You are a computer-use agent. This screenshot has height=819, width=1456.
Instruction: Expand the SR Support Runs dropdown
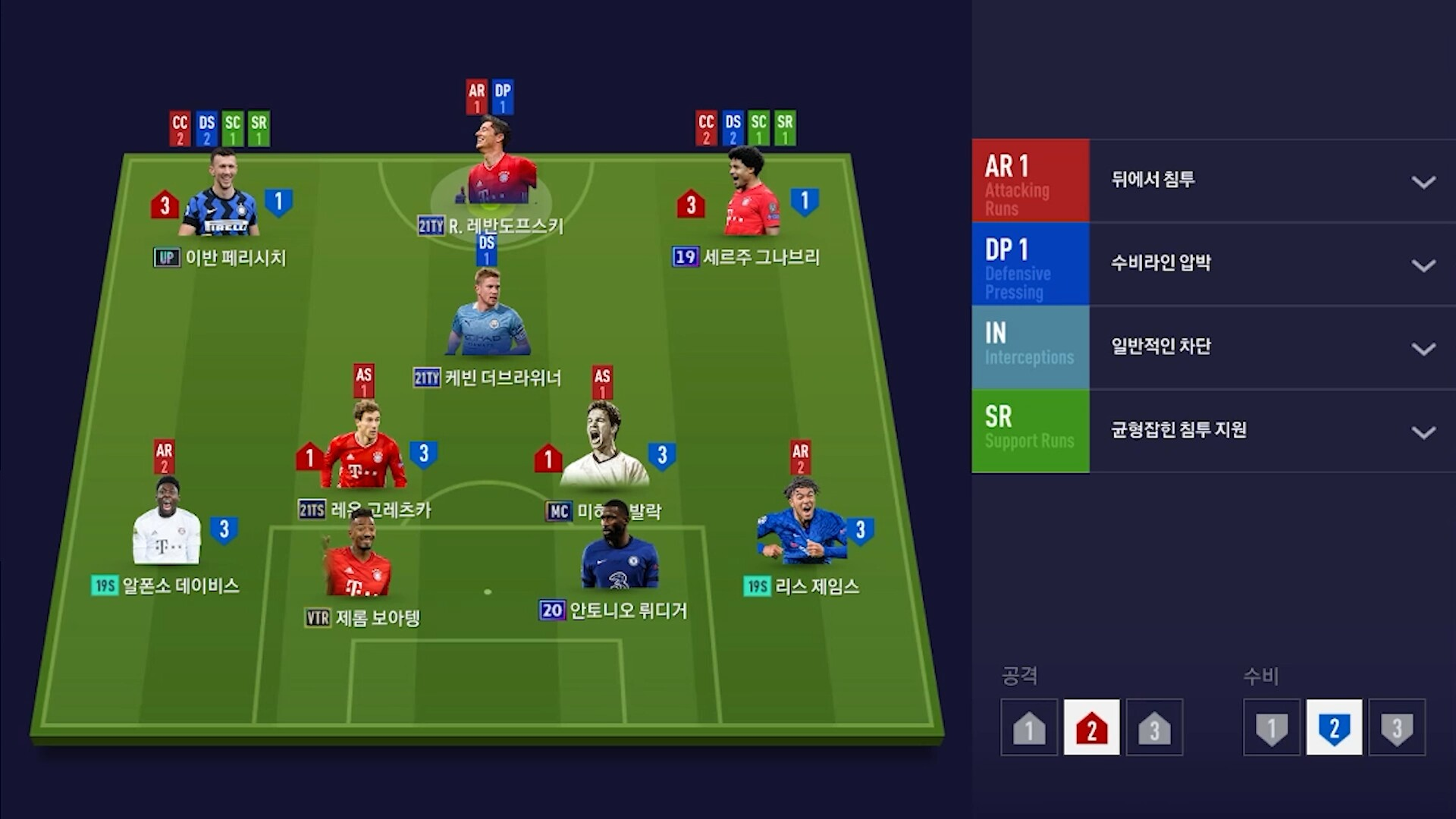pos(1423,431)
